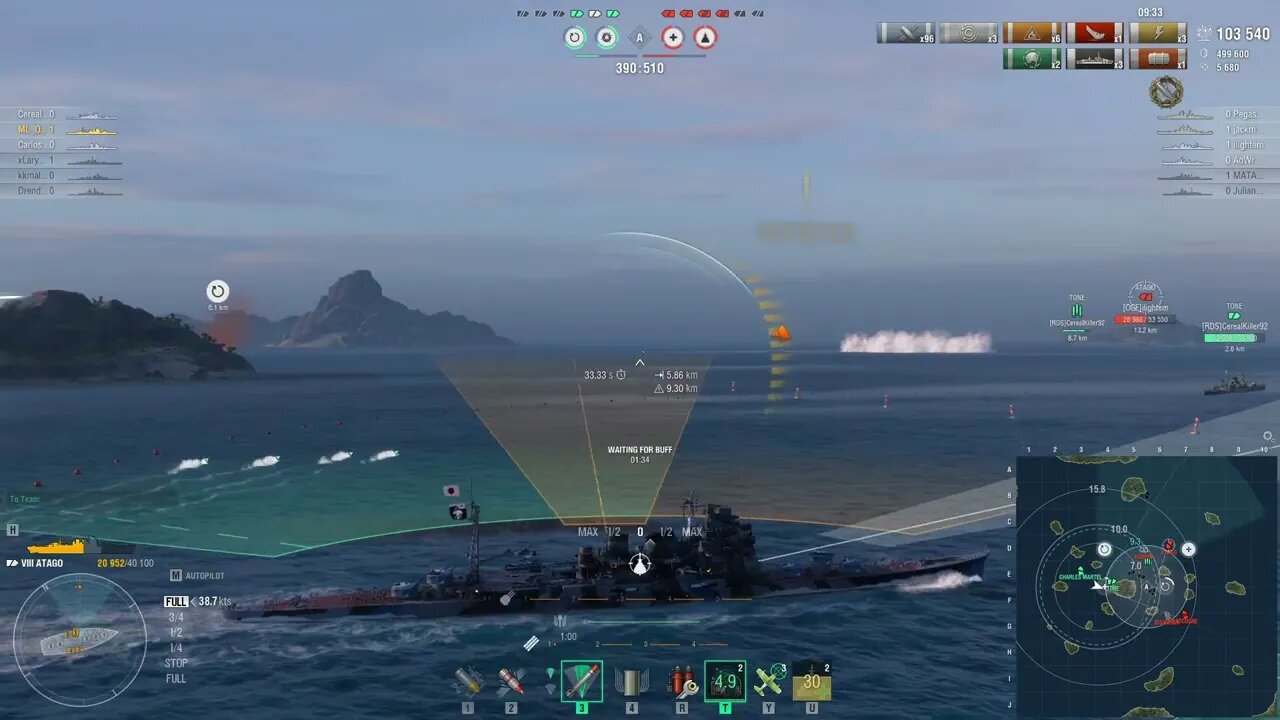Click the minimap settings gear icon
The width and height of the screenshot is (1280, 720).
click(x=1268, y=436)
